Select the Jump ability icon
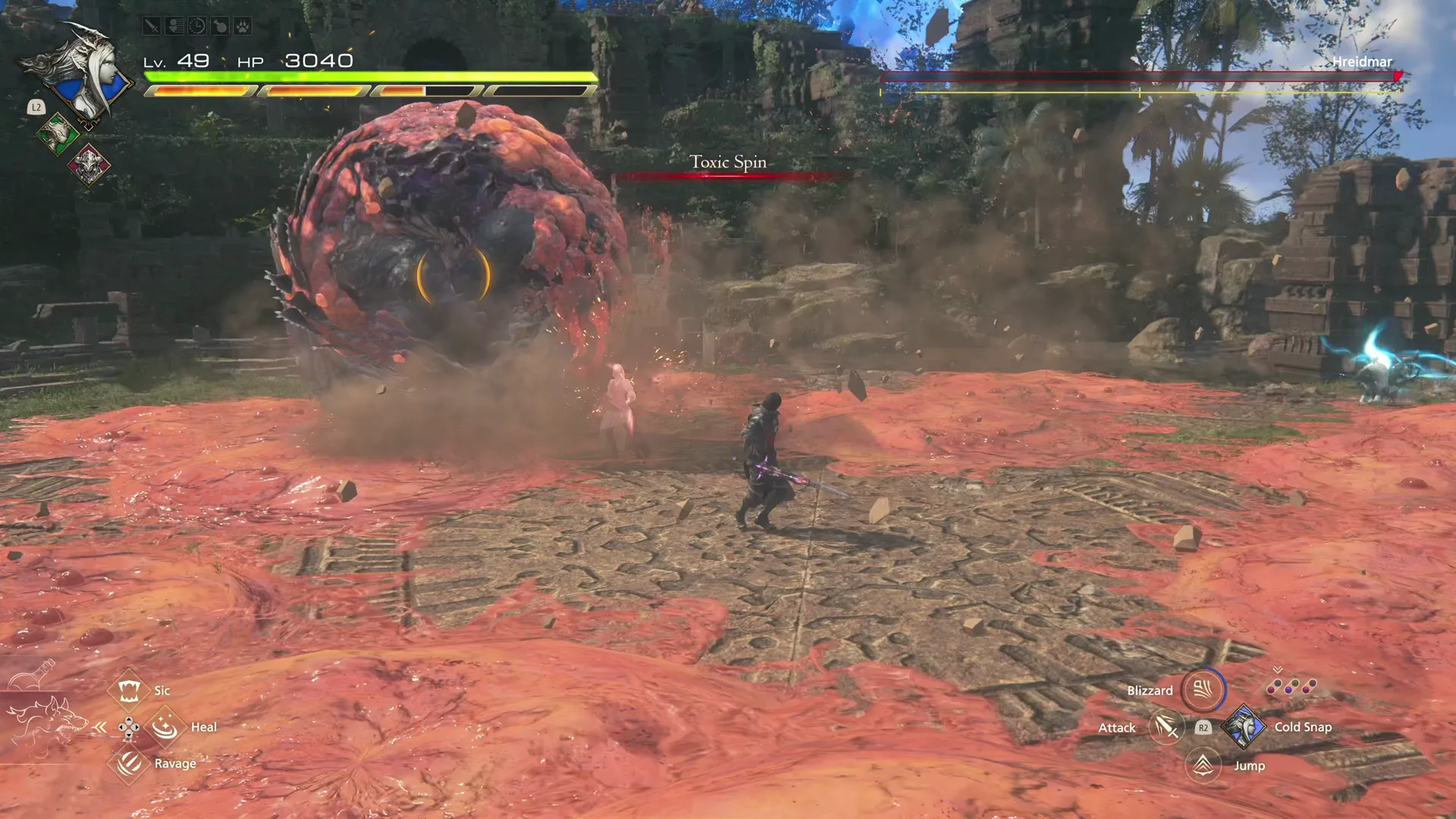Viewport: 1456px width, 819px height. pyautogui.click(x=1203, y=766)
